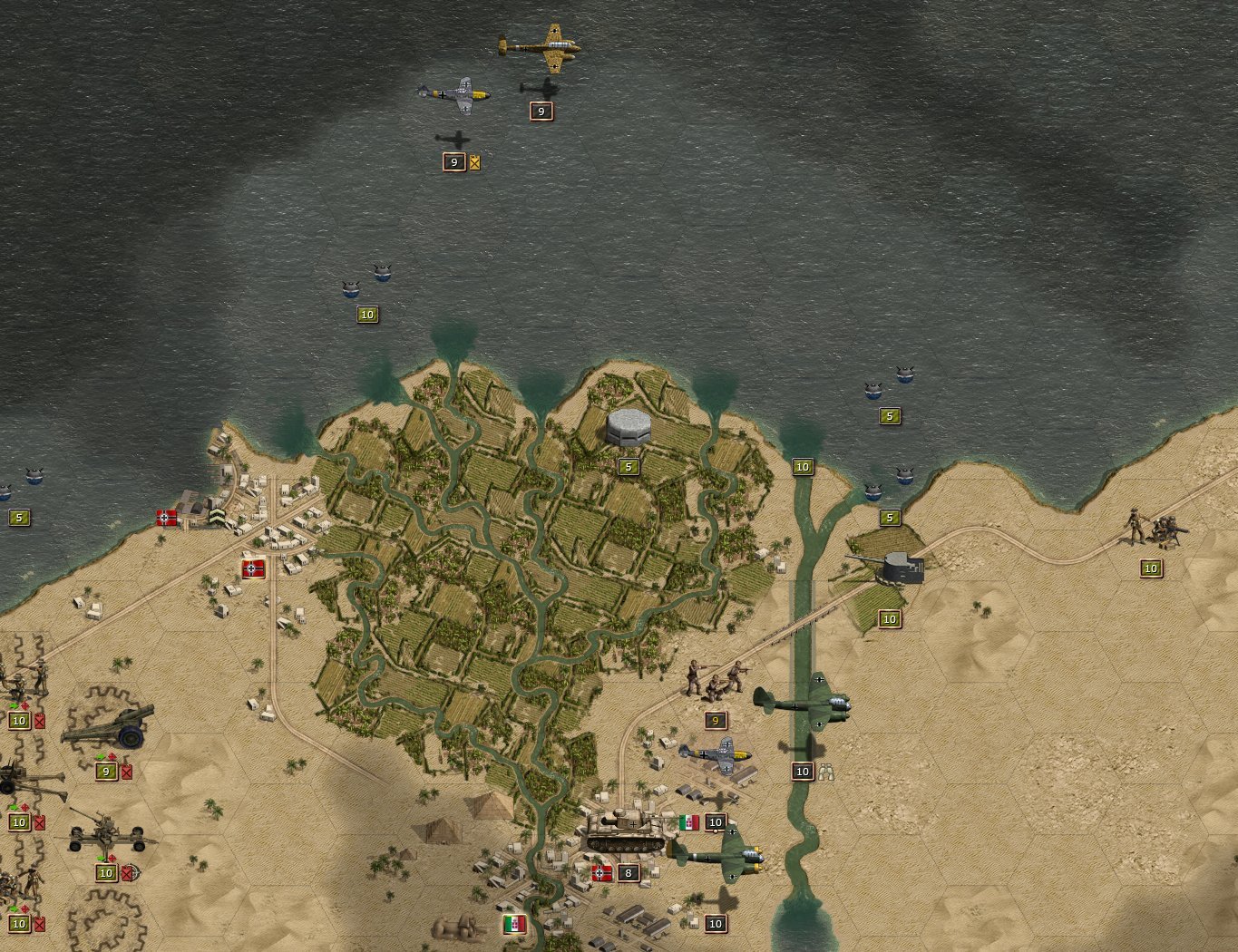This screenshot has width=1238, height=952.
Task: Click the red jerry-can low supply icon below howitzer
Action: click(x=126, y=772)
